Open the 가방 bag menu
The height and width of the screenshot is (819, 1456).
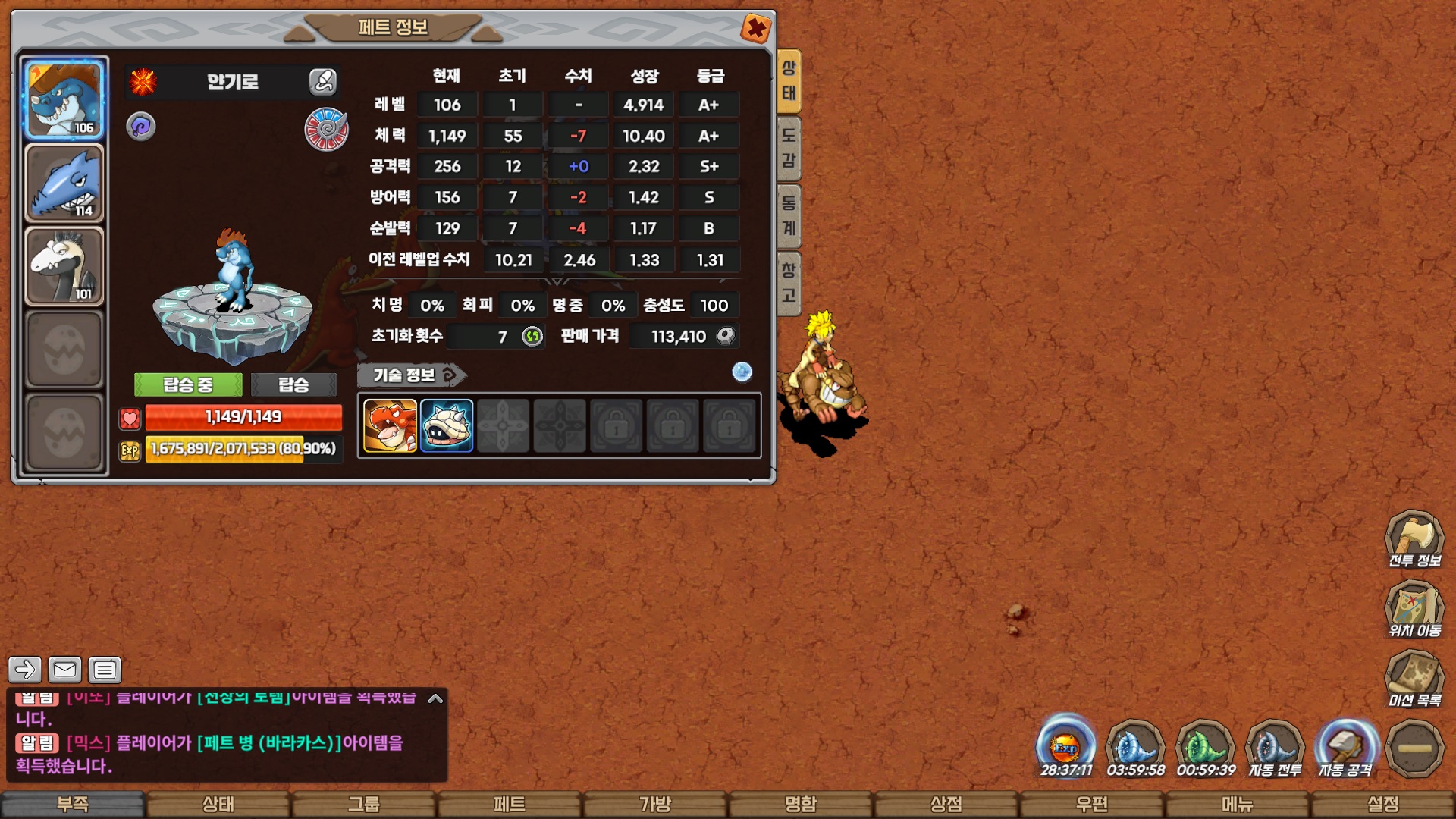point(655,805)
